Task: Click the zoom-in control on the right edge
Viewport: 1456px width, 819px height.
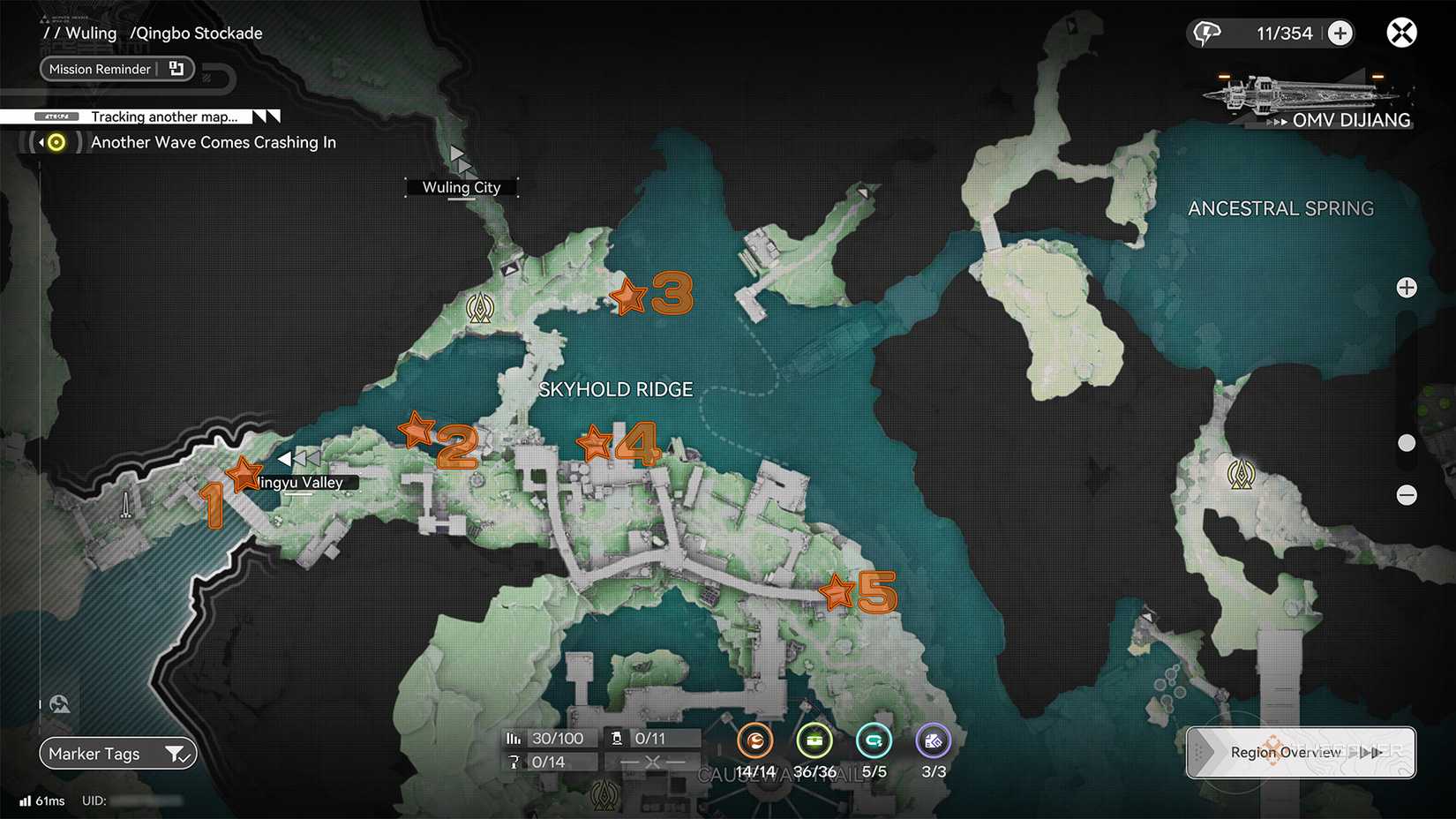Action: (1407, 287)
